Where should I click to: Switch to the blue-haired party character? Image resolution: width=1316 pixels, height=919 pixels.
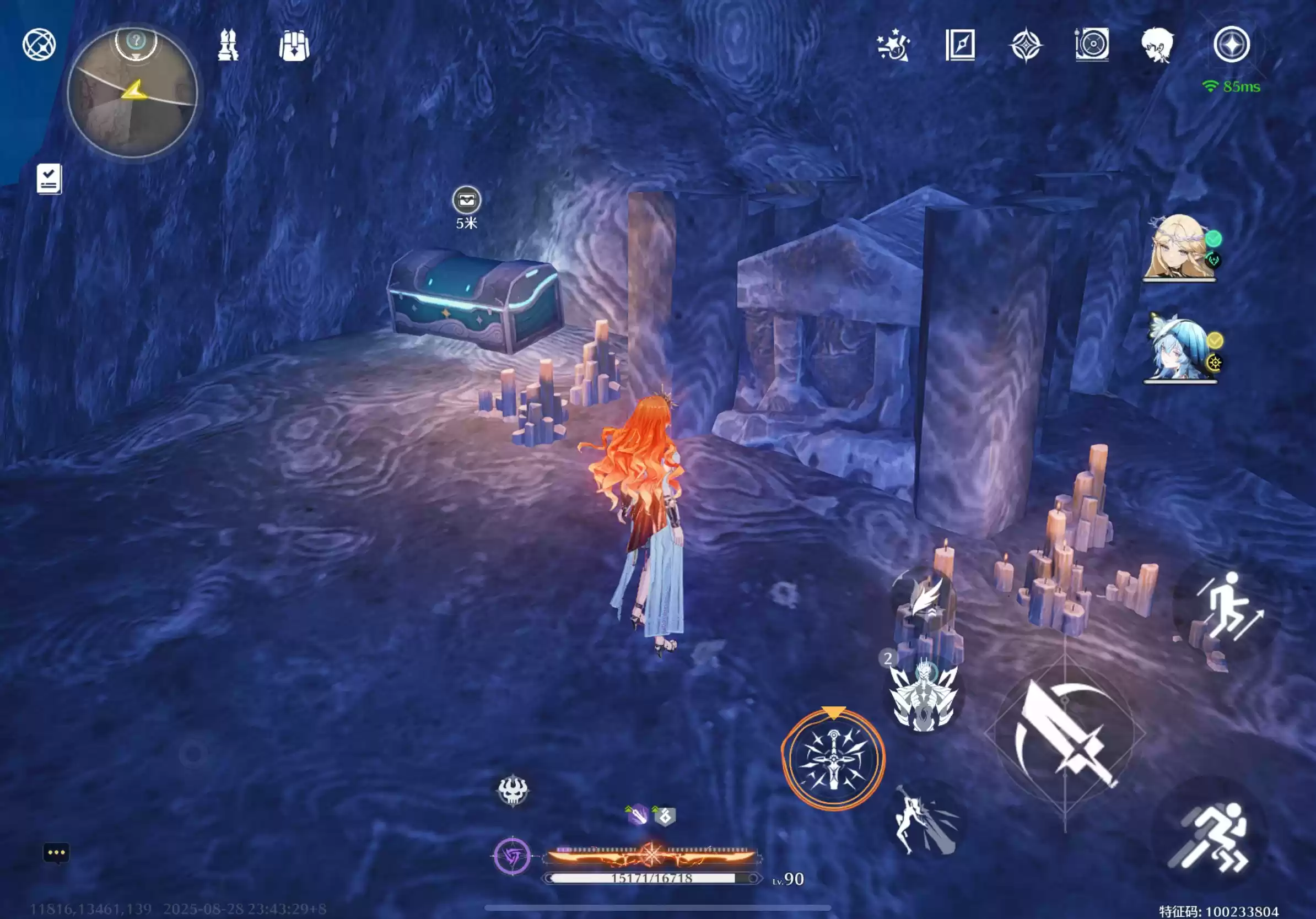tap(1178, 348)
